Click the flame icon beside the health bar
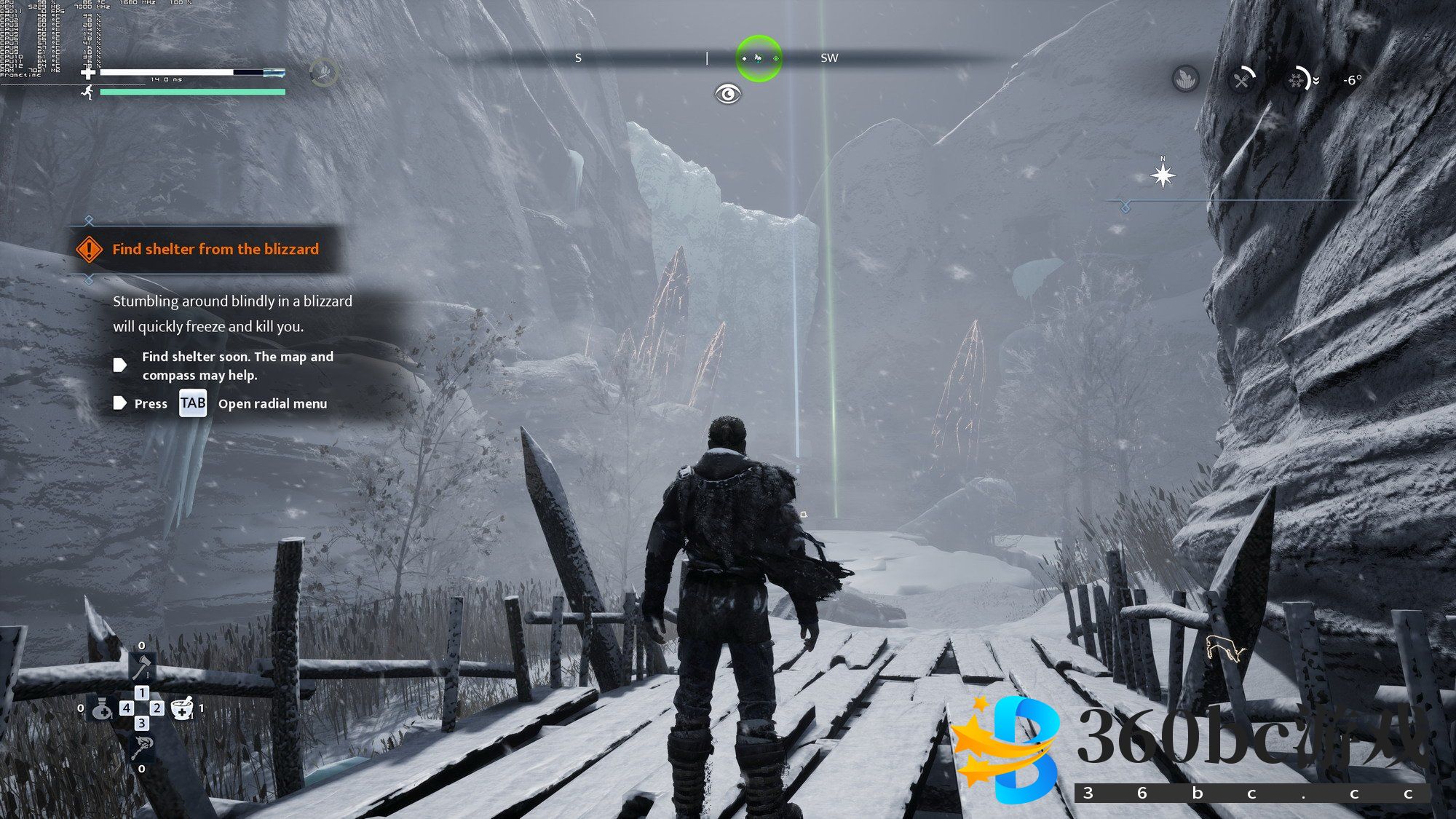Viewport: 1456px width, 819px height. tap(324, 72)
